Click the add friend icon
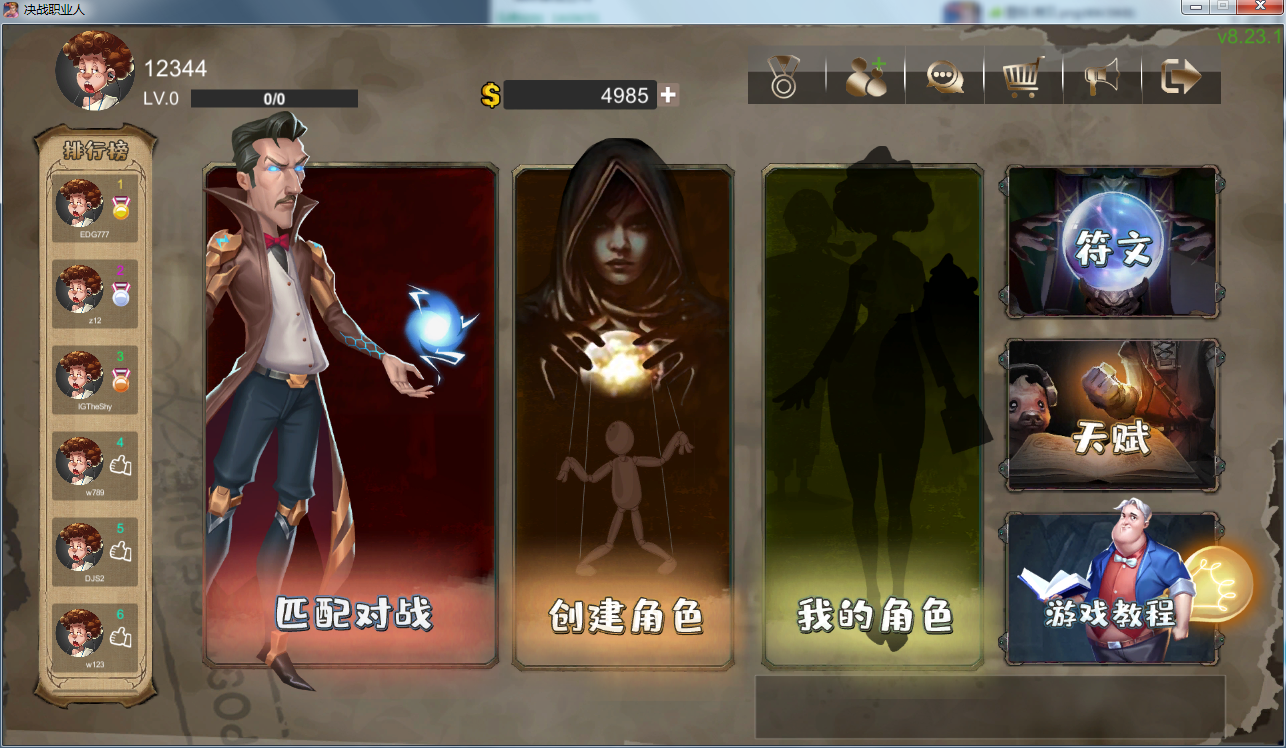 point(866,78)
